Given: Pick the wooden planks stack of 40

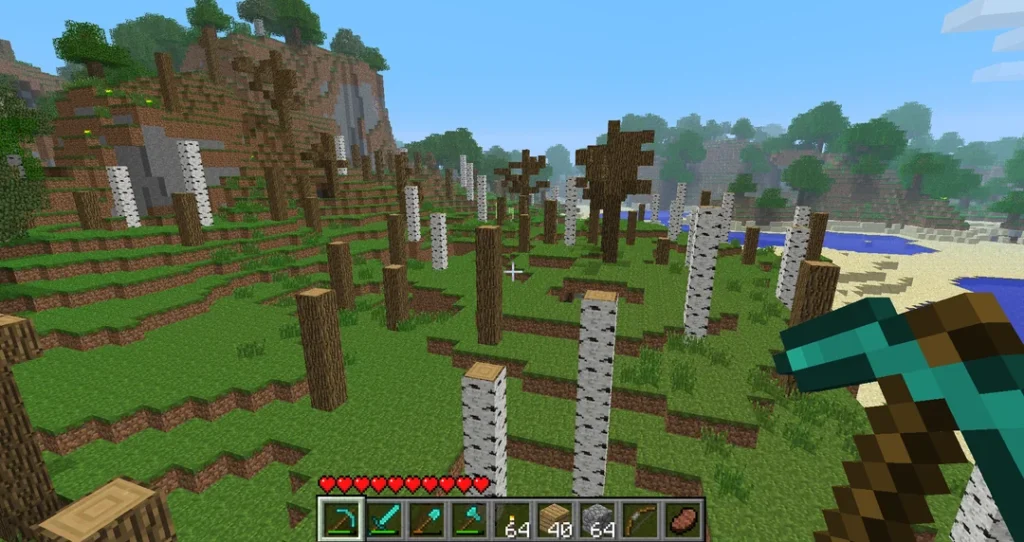Looking at the screenshot, I should pos(555,519).
